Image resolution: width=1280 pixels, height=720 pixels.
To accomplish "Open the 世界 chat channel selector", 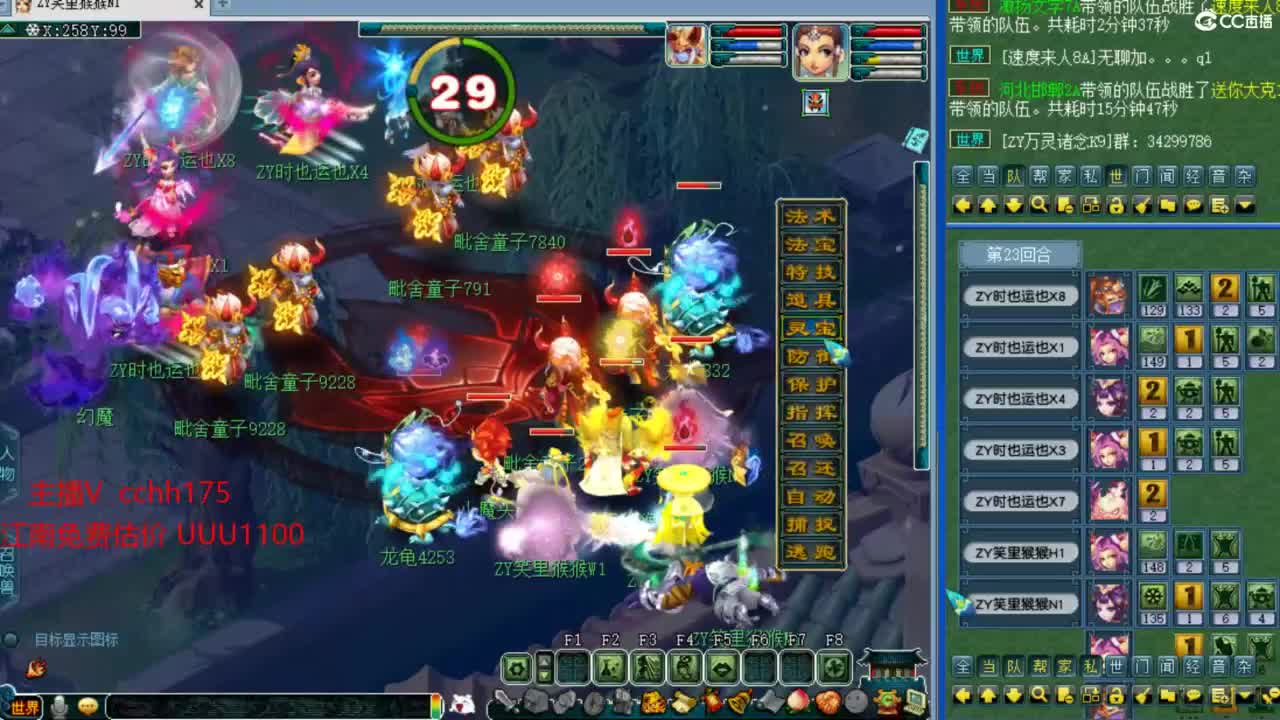I will (x=26, y=706).
